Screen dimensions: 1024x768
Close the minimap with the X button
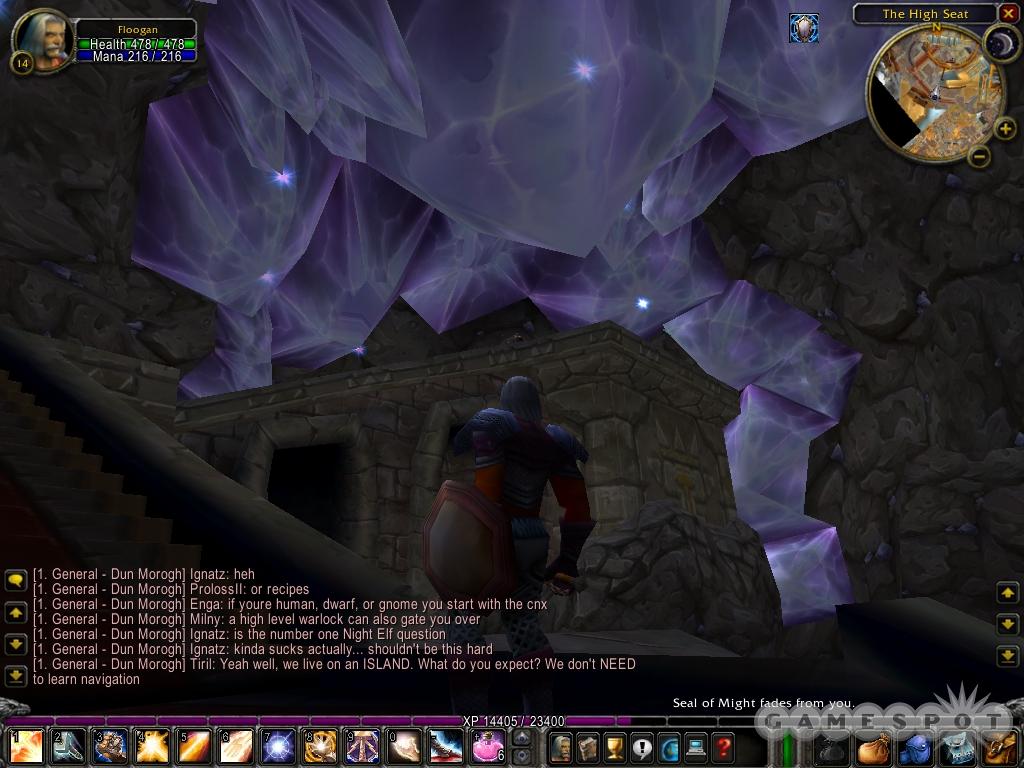tap(1008, 13)
